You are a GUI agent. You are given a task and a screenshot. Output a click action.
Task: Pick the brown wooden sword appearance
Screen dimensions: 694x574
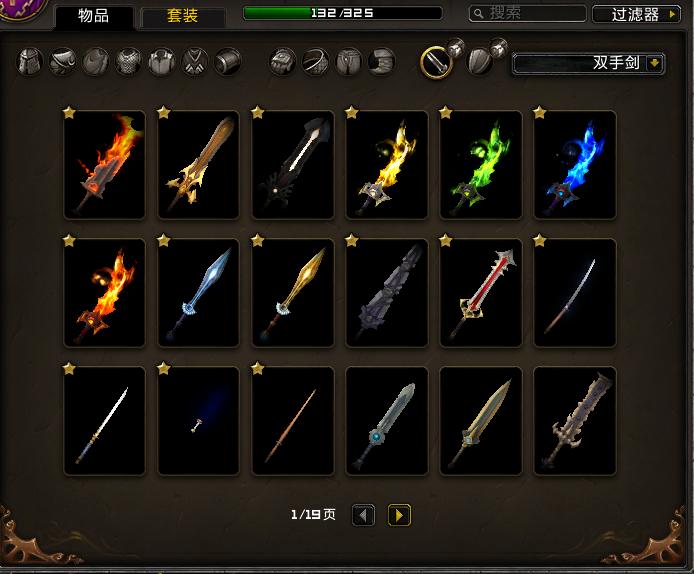point(198,164)
